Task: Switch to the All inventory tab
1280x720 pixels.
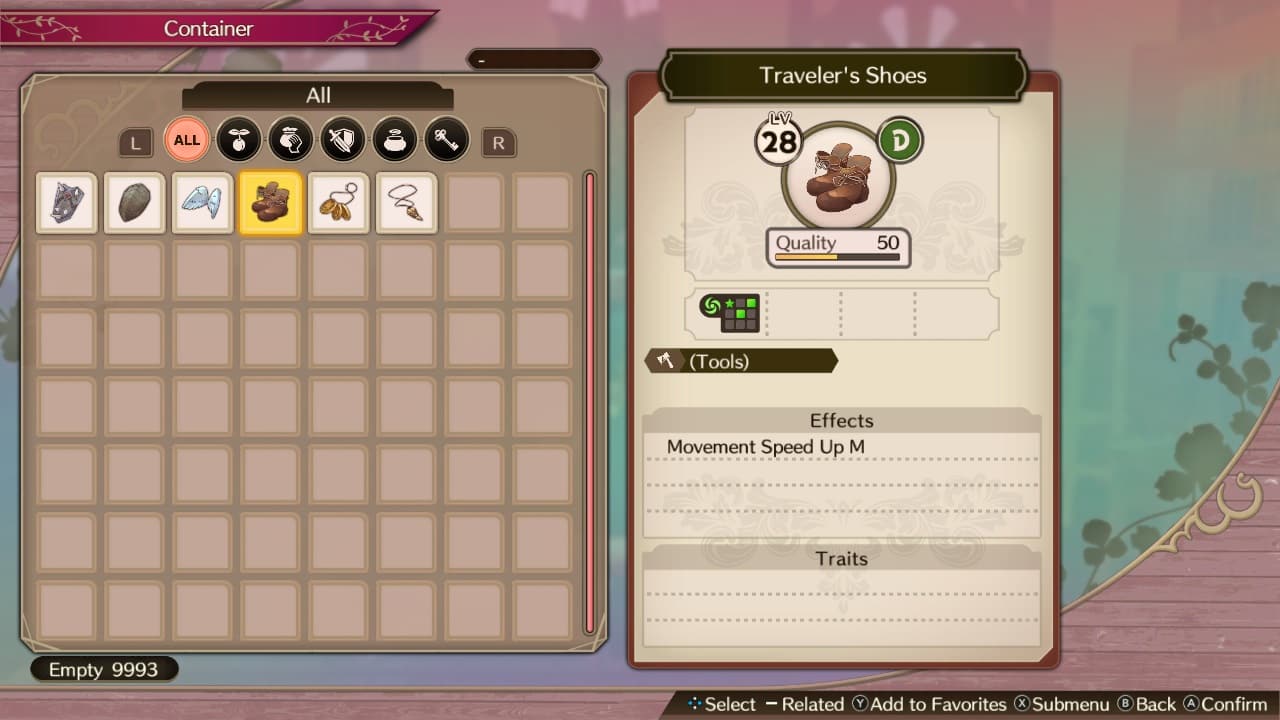Action: [x=318, y=95]
